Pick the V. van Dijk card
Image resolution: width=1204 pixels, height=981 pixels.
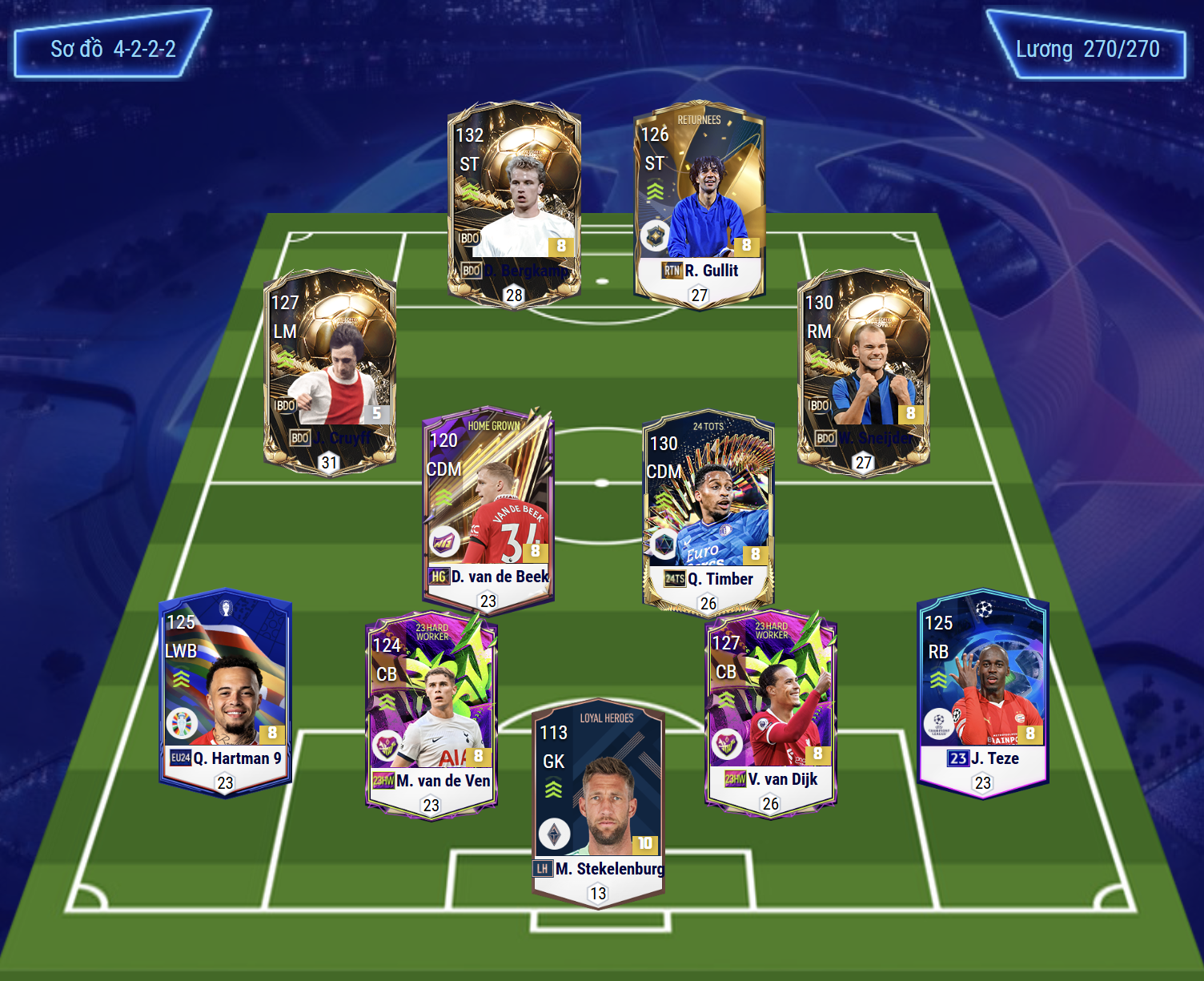[x=770, y=711]
